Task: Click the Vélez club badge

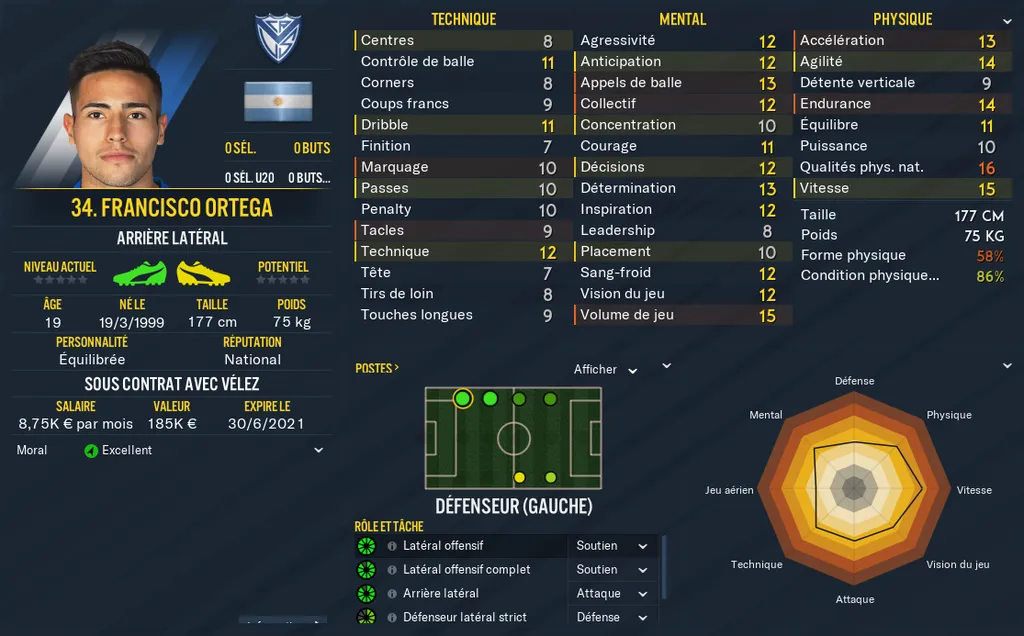Action: point(278,40)
